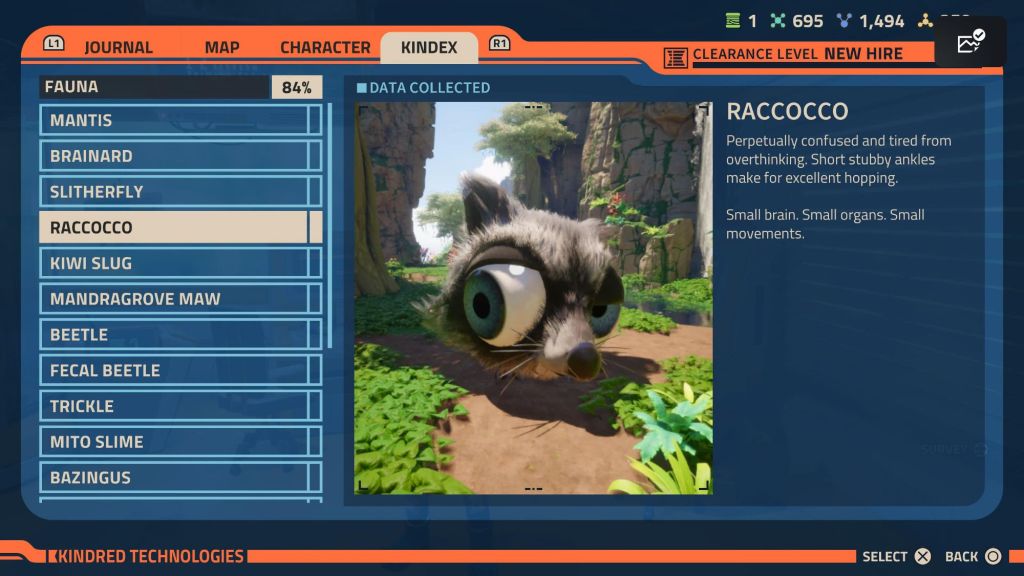Click the Raccocco photo thumbnail
The image size is (1024, 576).
point(533,298)
